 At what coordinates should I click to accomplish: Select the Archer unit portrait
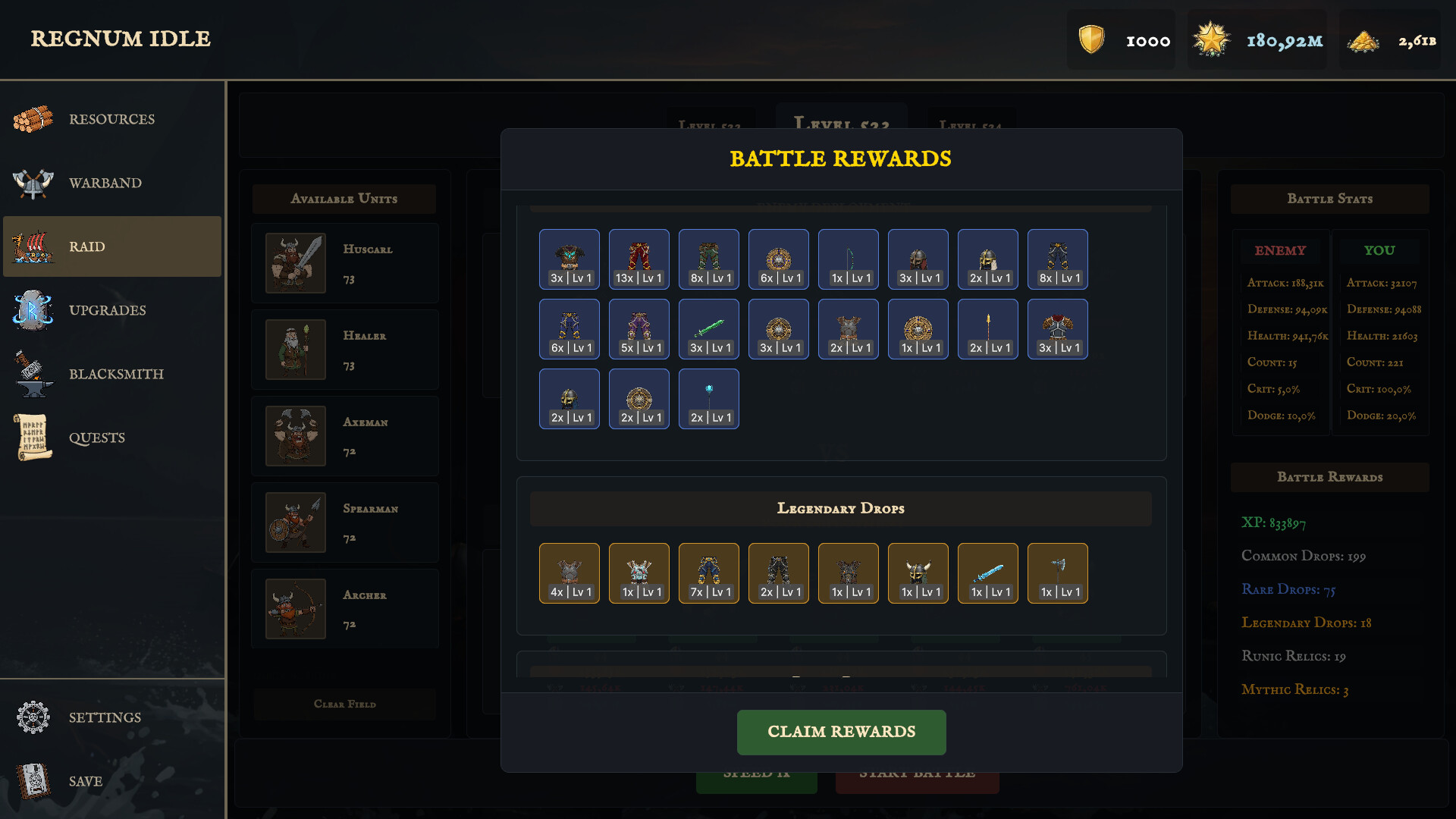295,609
